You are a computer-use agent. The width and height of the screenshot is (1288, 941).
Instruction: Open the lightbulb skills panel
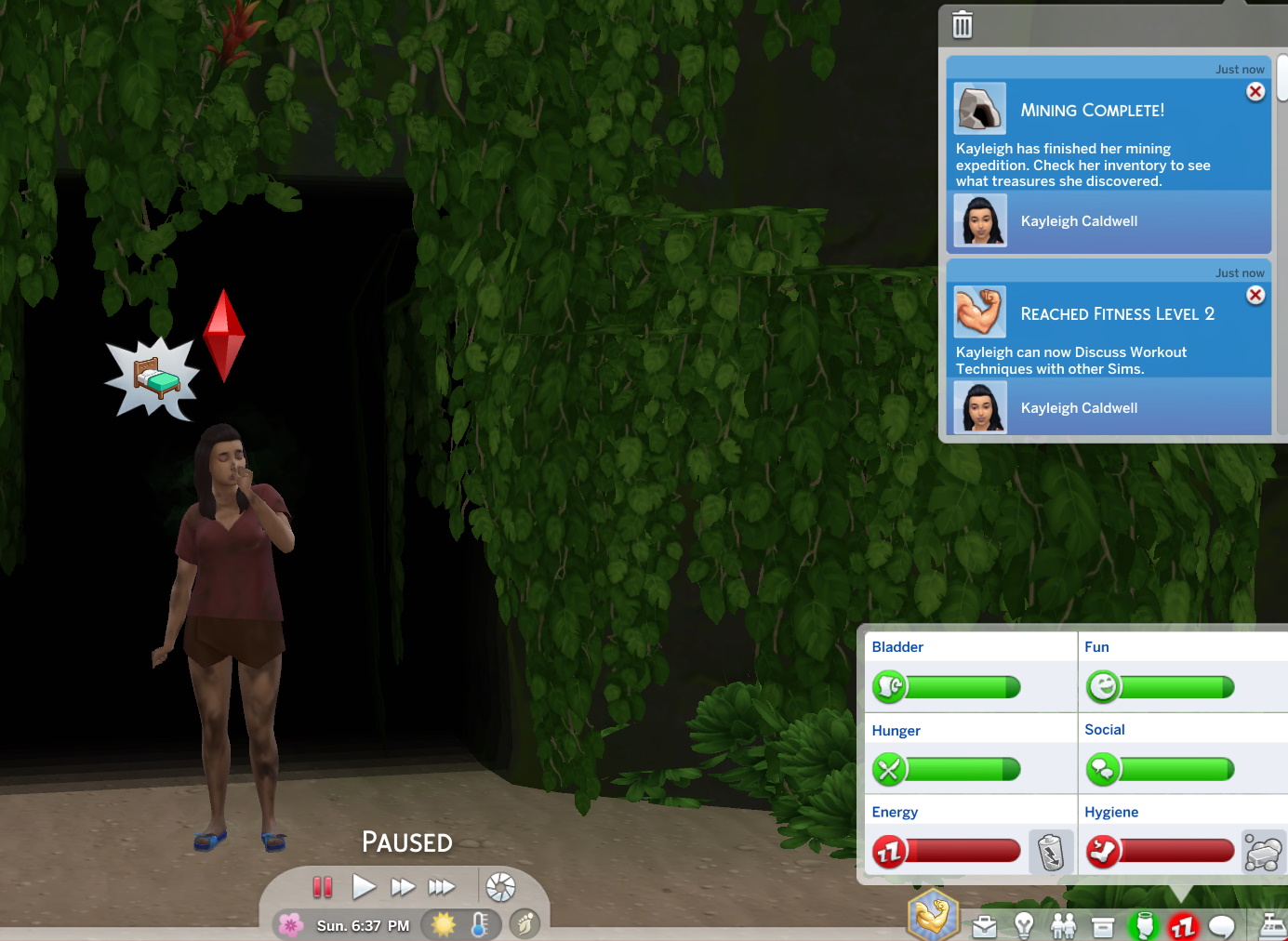[x=1024, y=926]
